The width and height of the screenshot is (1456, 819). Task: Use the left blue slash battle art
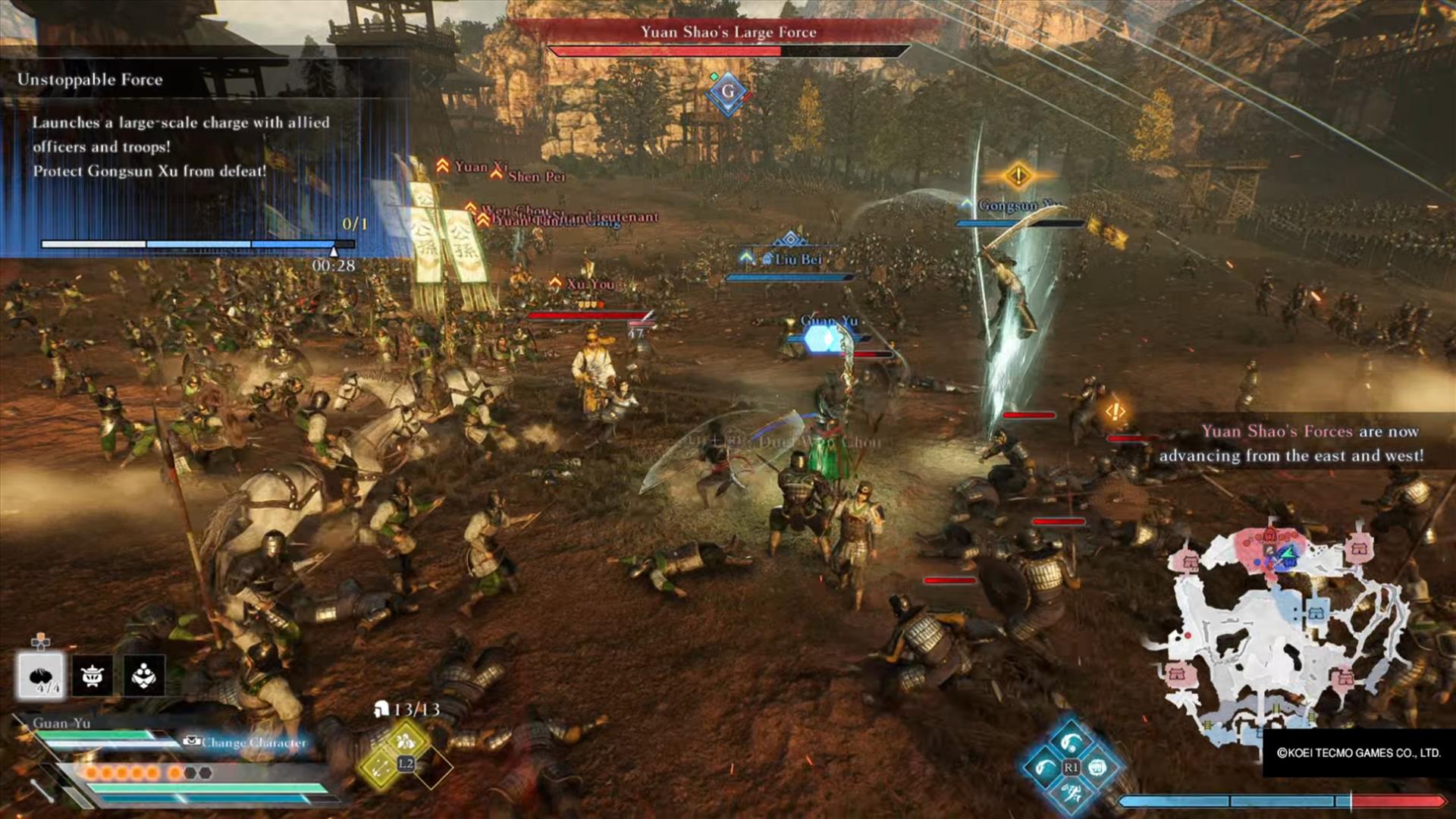tap(1044, 767)
